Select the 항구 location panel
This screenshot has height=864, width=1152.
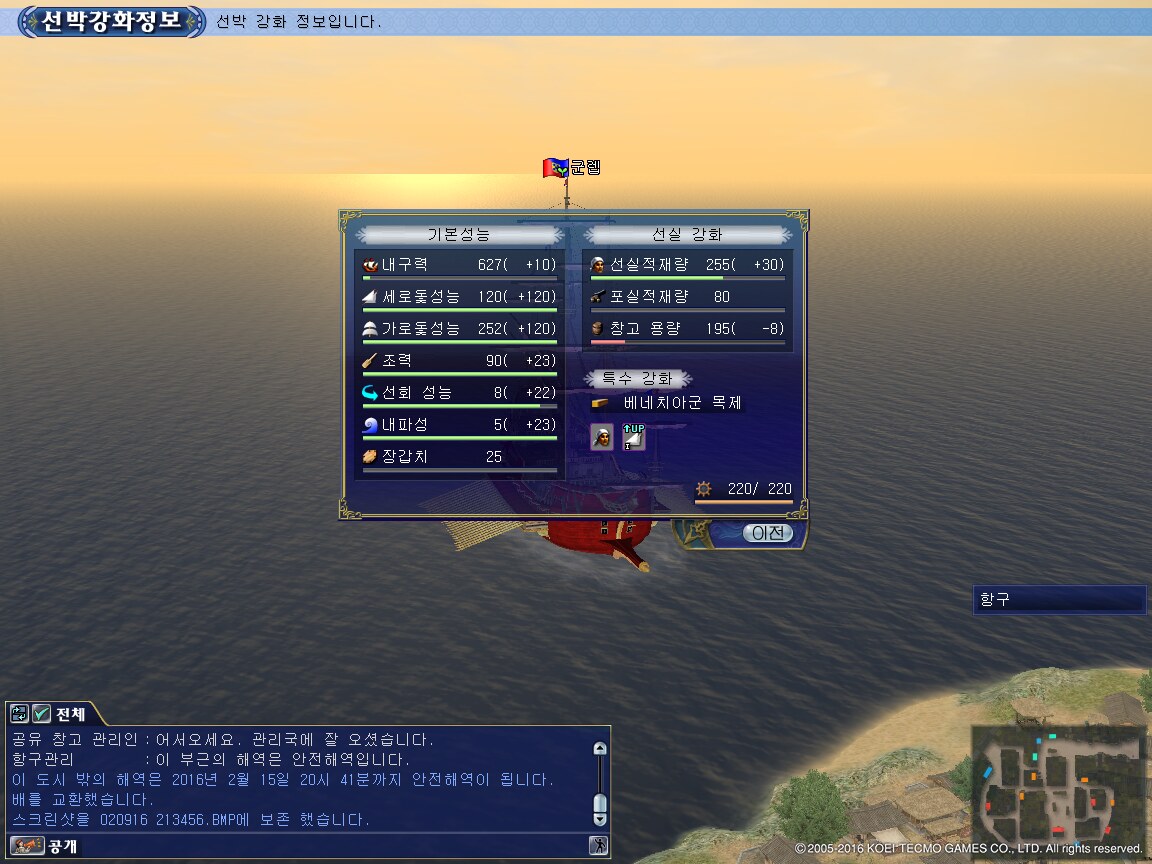point(1059,600)
